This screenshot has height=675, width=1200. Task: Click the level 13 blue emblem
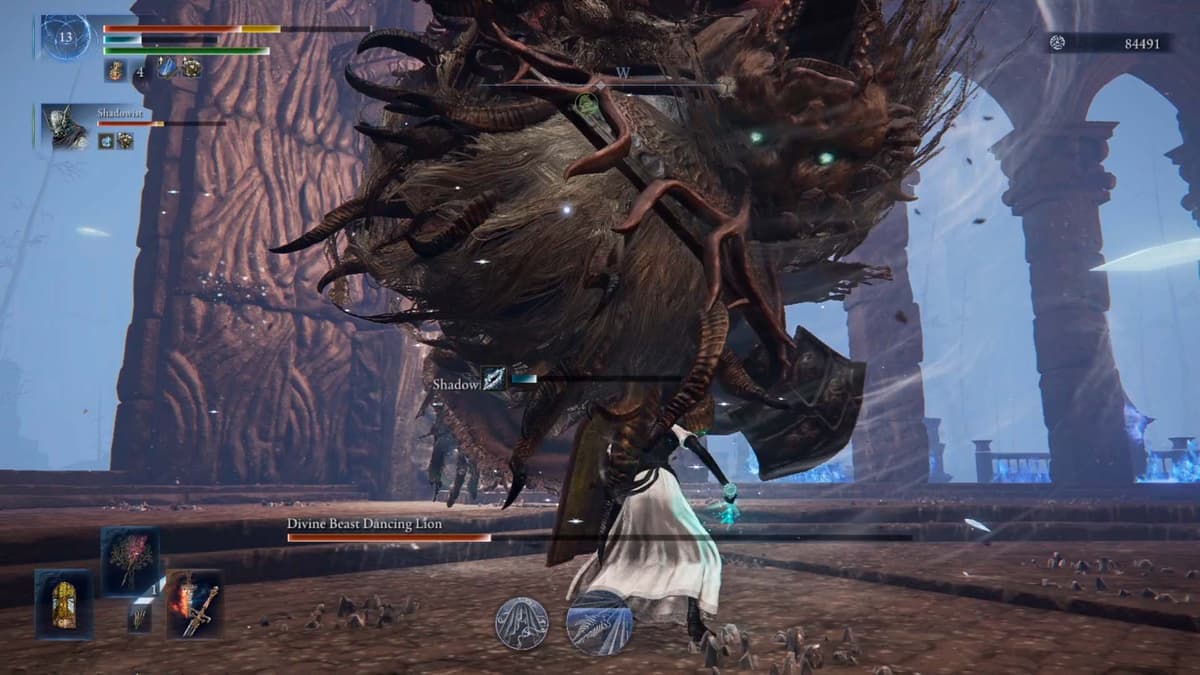point(65,37)
